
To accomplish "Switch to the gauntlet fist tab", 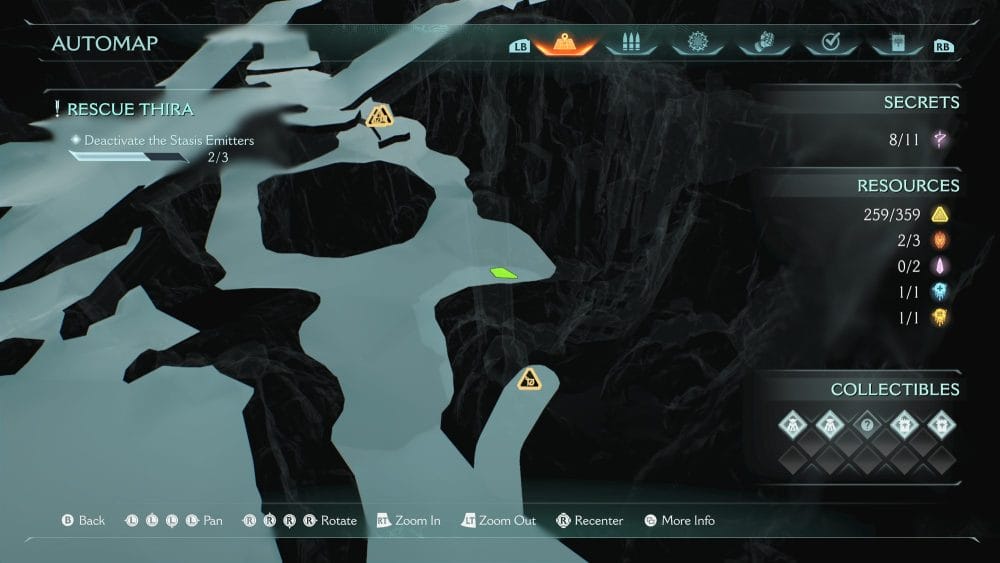I will point(763,44).
